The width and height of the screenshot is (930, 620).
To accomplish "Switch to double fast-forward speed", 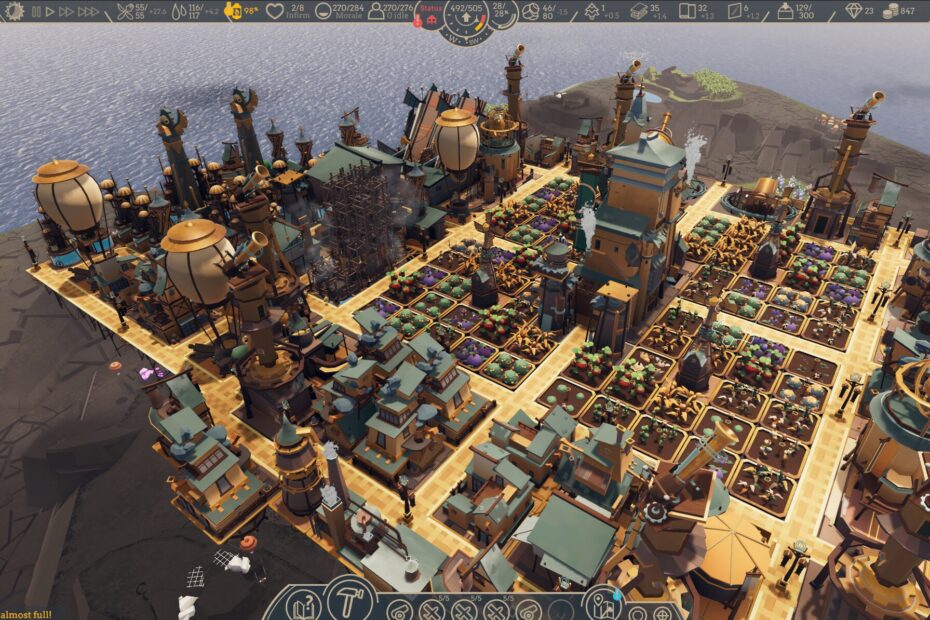I will 67,12.
